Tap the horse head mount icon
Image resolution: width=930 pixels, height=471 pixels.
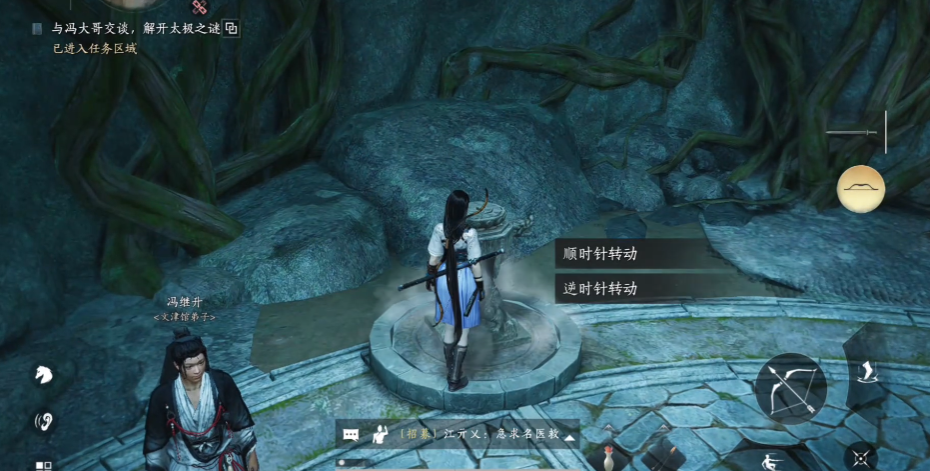point(44,375)
